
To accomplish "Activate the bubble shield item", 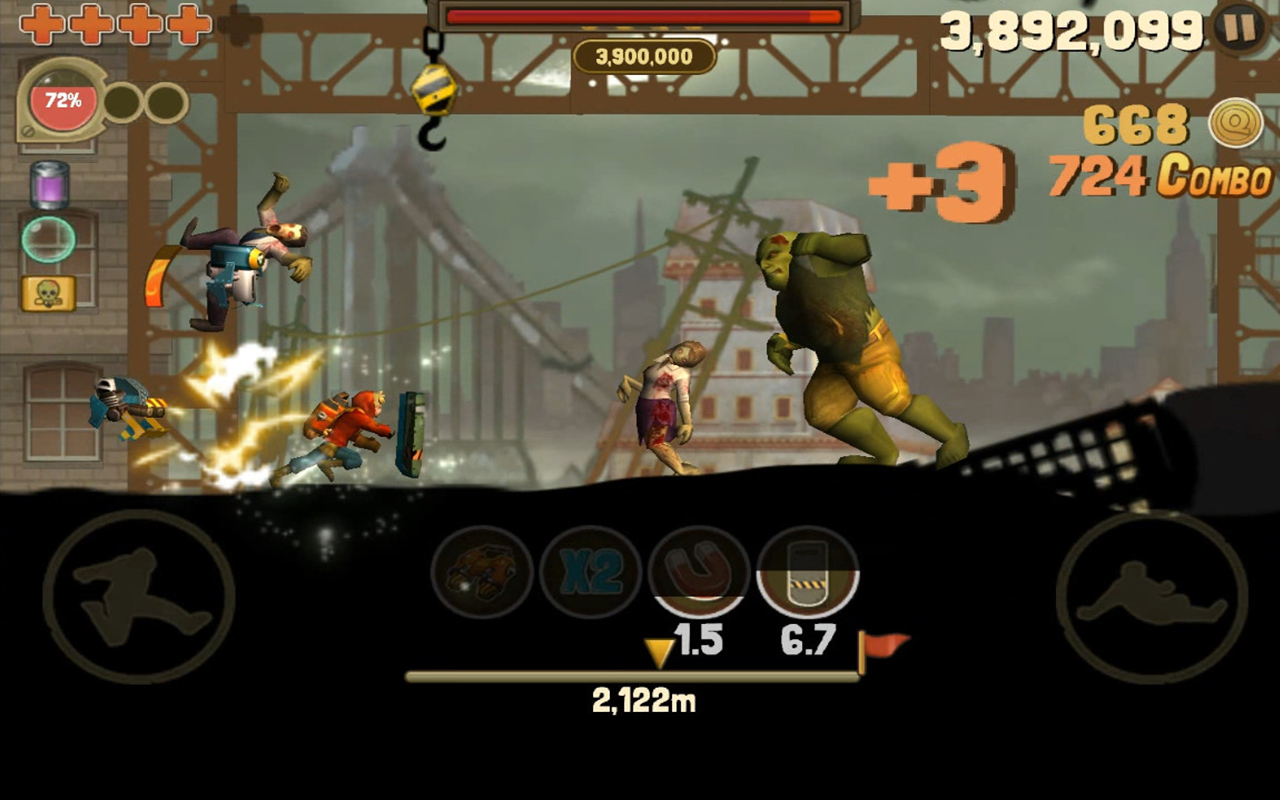I will [49, 239].
